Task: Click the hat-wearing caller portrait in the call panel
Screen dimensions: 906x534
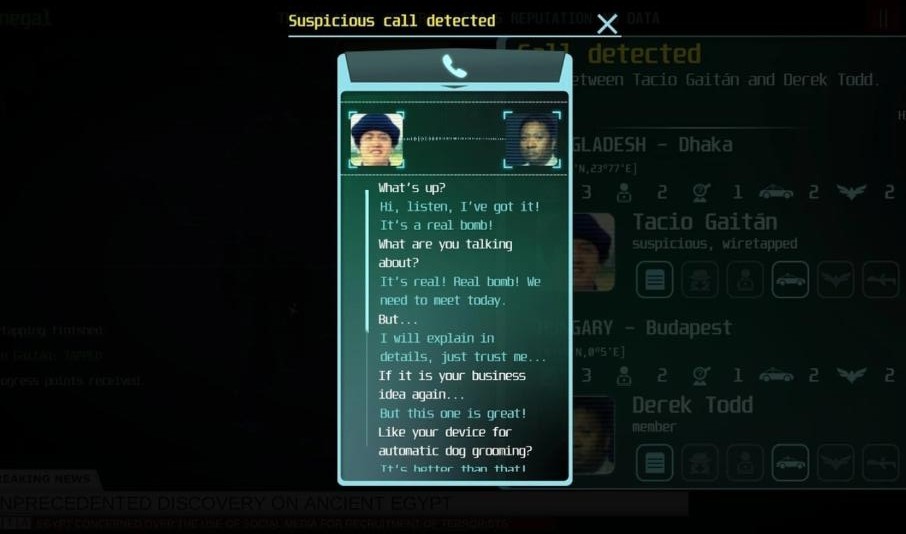Action: point(377,140)
